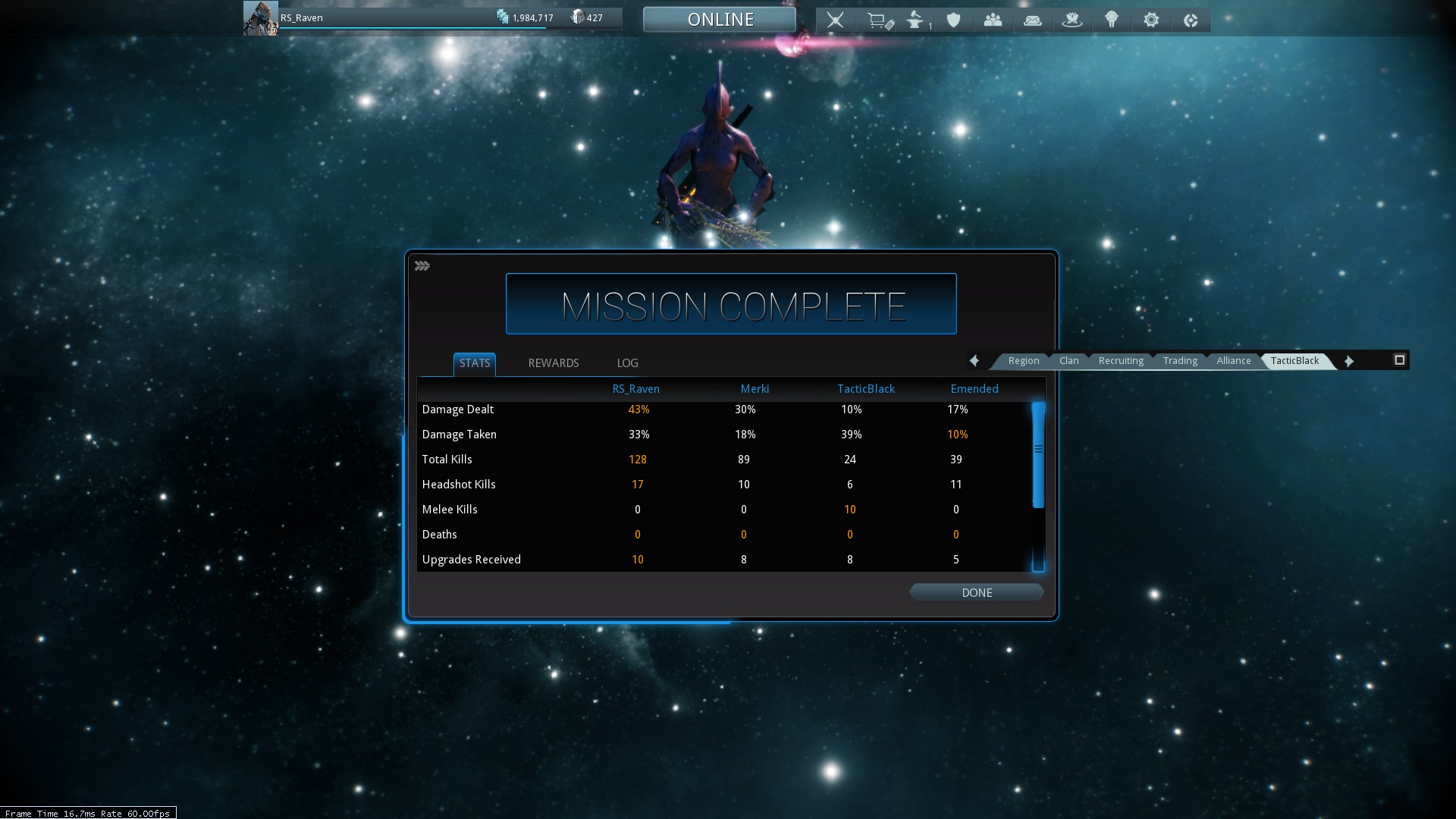
Task: Maximize the chat window square button
Action: tap(1399, 360)
